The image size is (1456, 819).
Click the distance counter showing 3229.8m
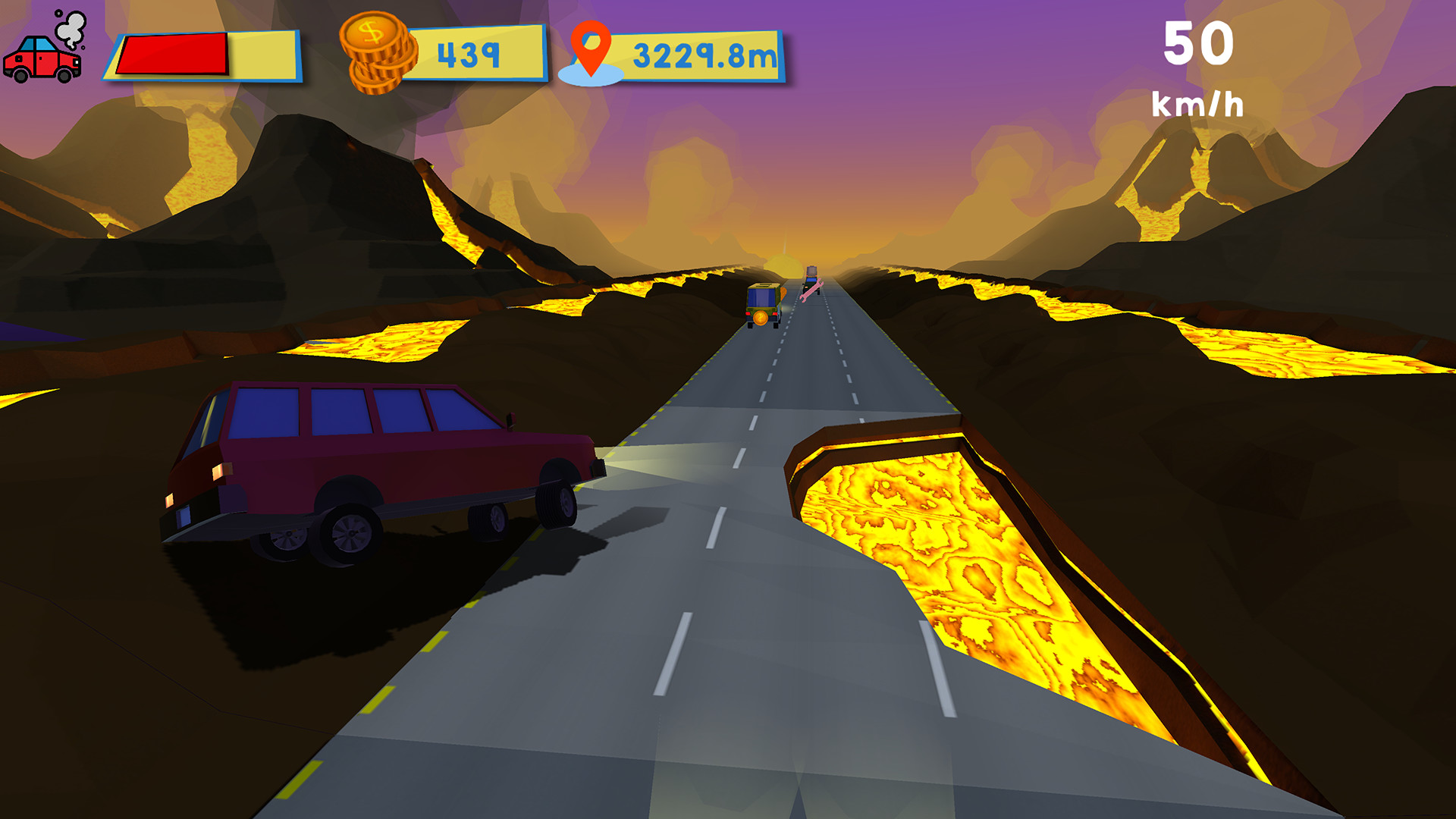701,53
